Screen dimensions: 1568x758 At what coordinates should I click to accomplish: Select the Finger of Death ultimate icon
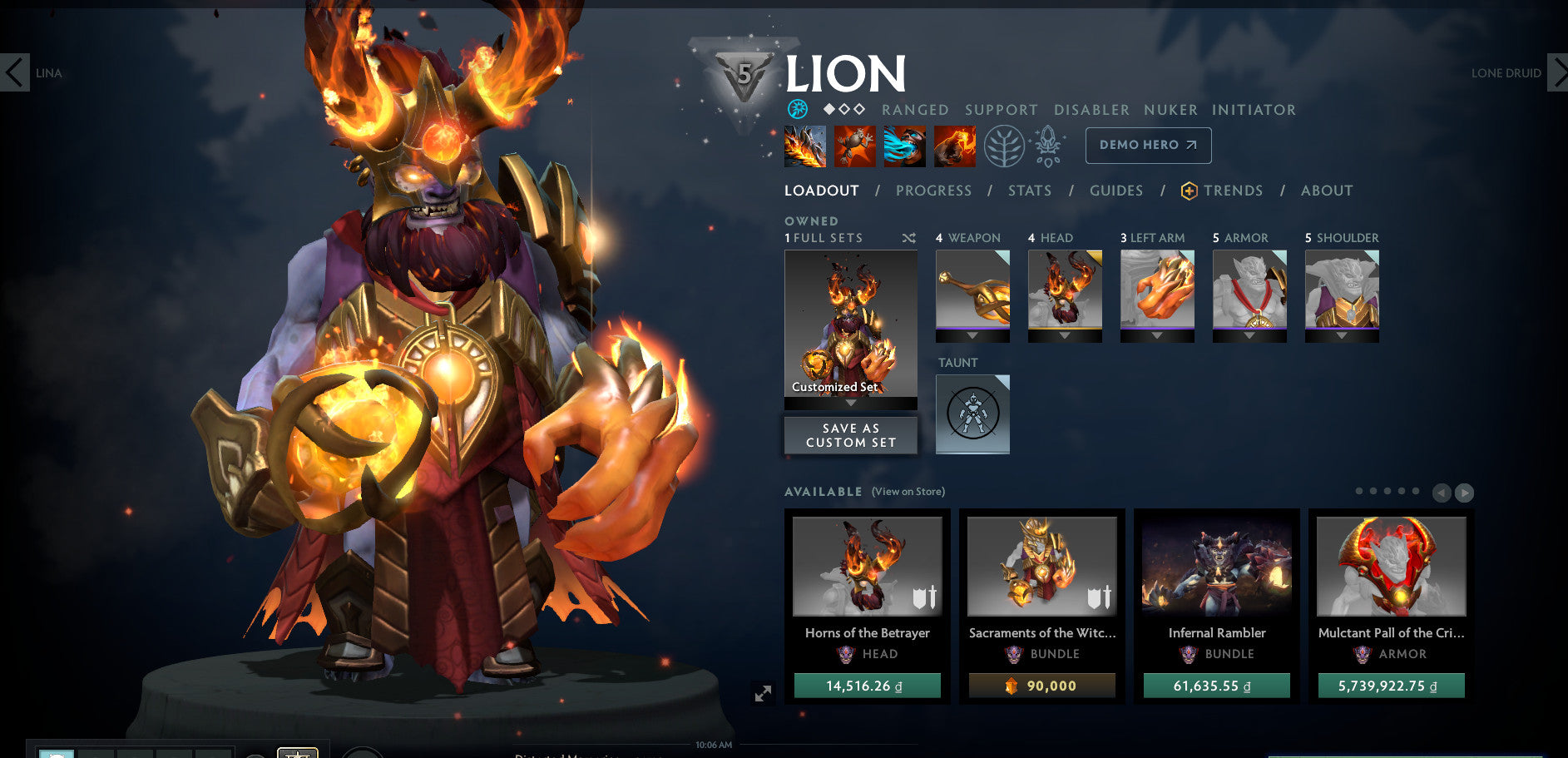pyautogui.click(x=953, y=146)
